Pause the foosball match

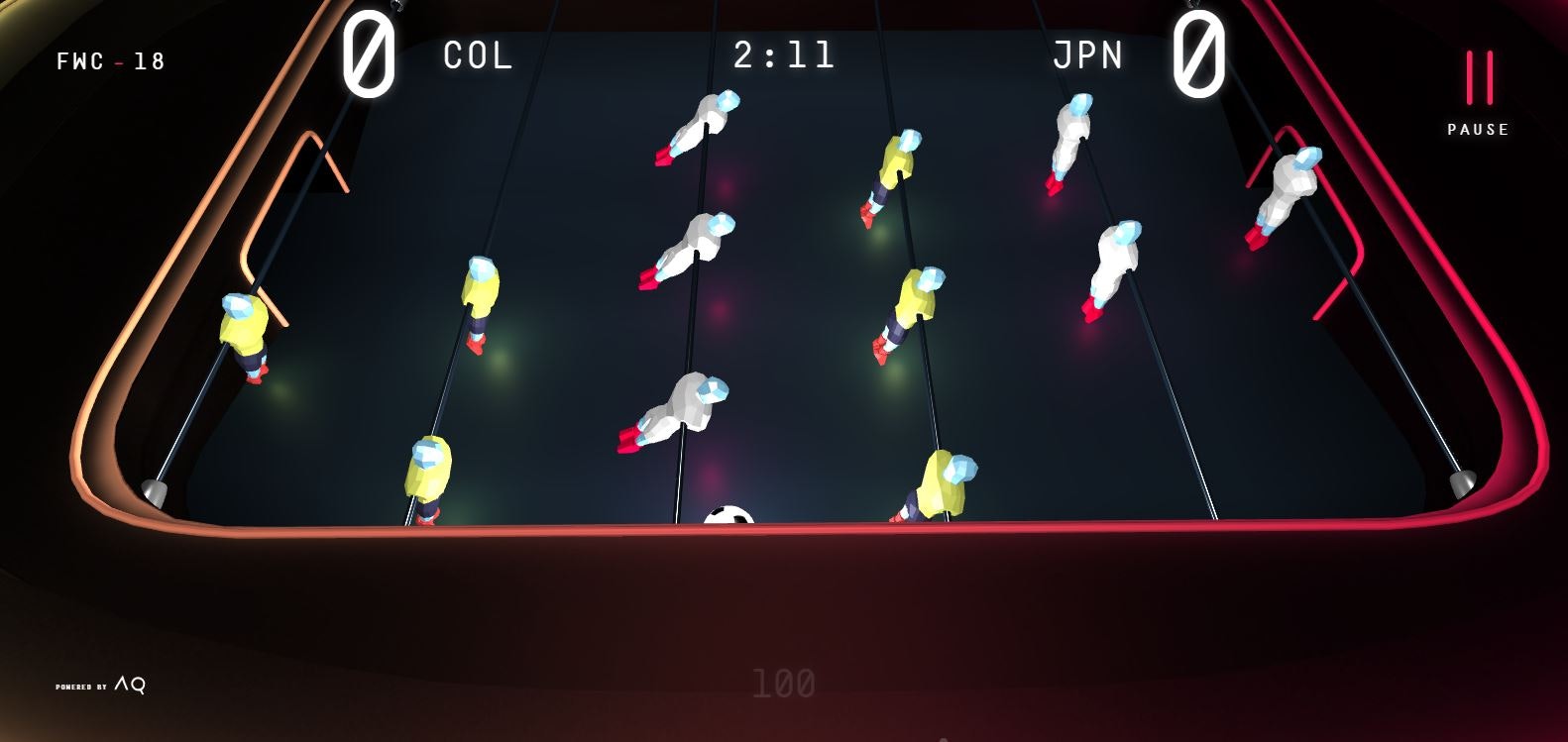1478,89
